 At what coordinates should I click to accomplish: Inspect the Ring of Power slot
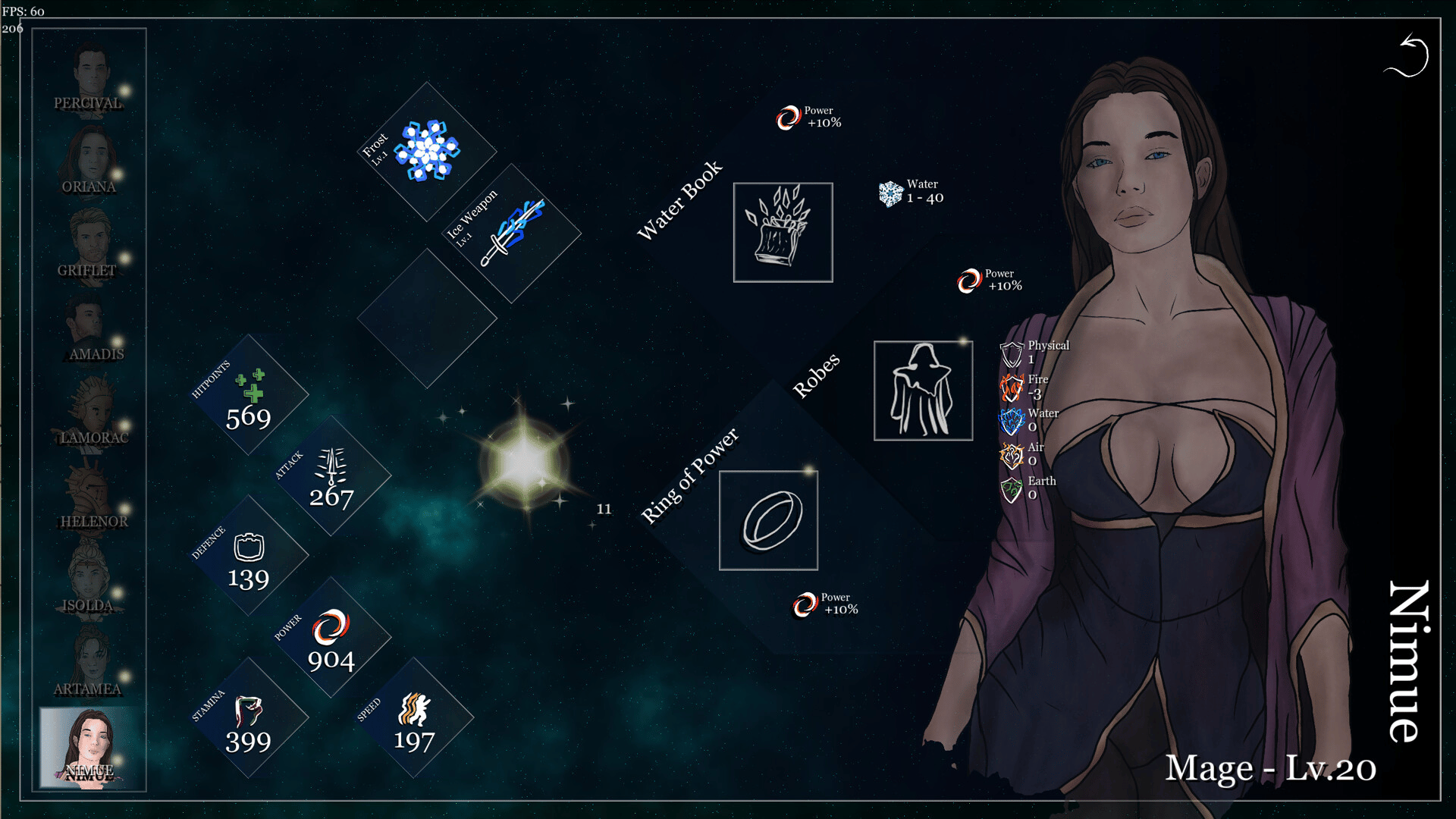coord(768,520)
